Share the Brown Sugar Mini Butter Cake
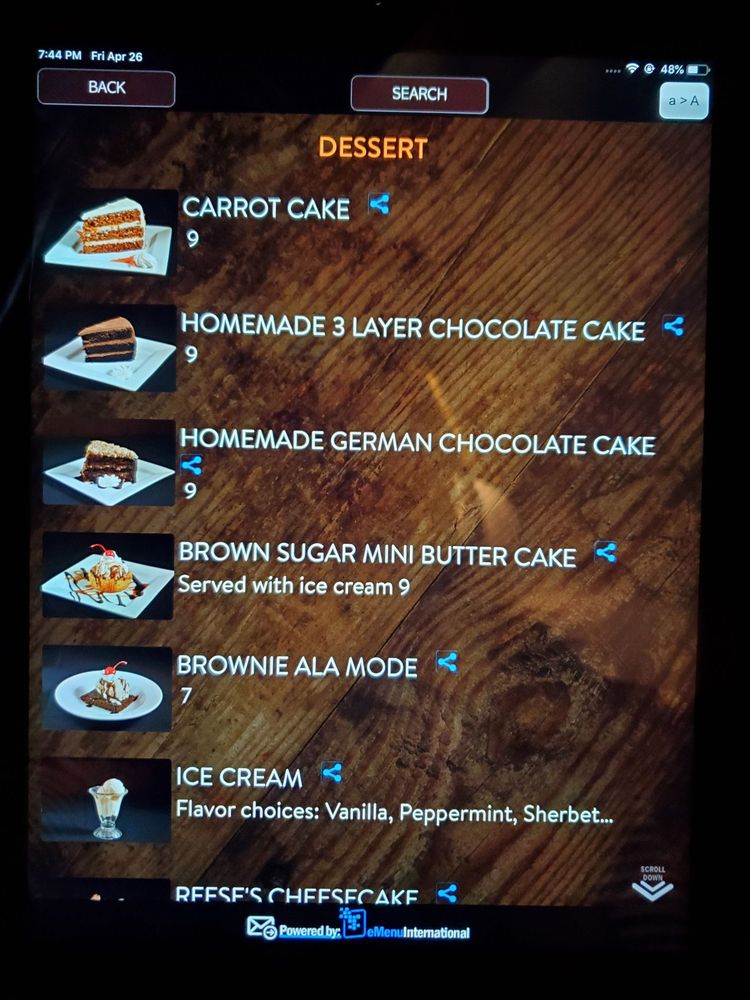Screen dimensions: 750x1000 click(605, 551)
